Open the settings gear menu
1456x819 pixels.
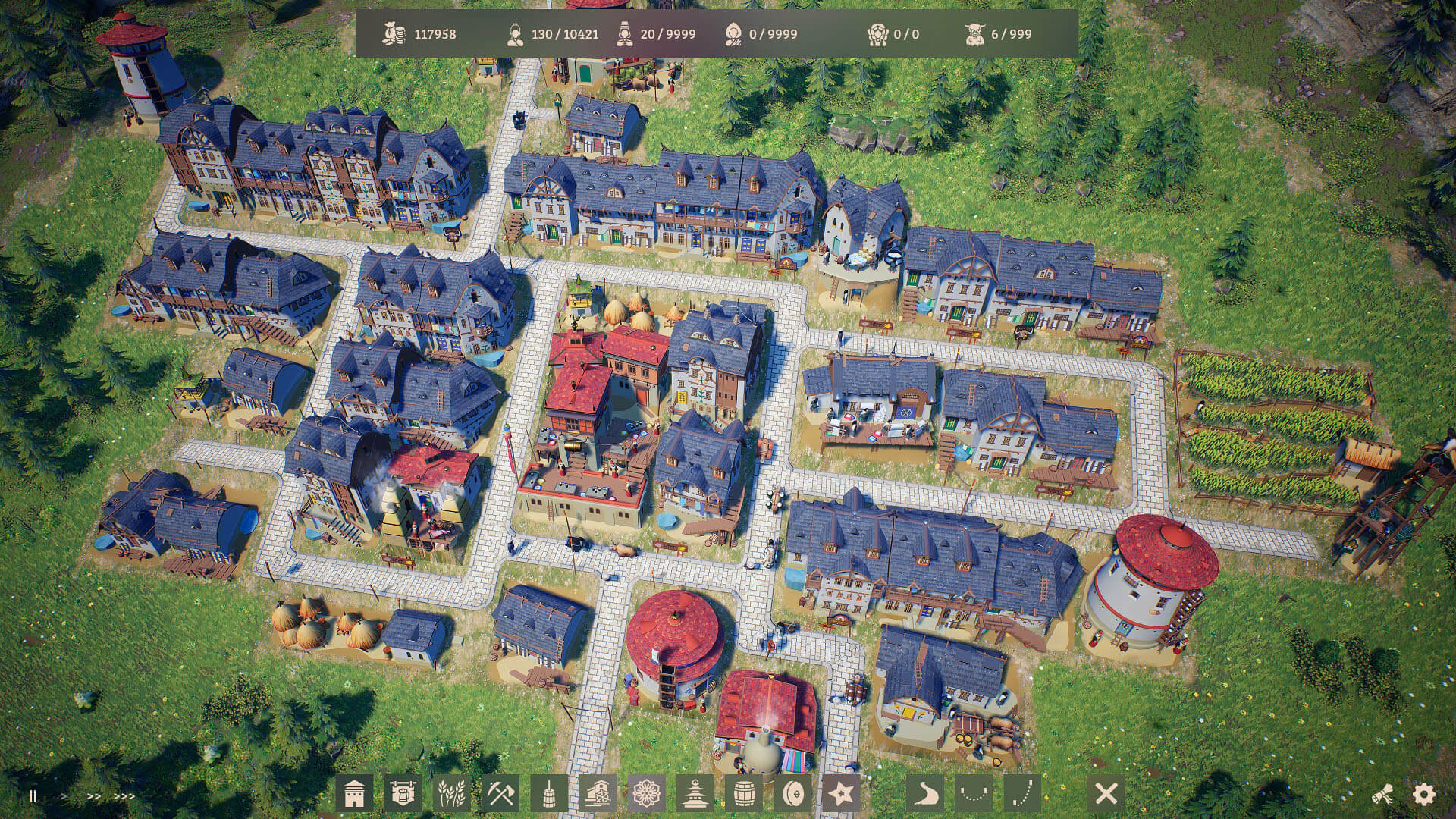(x=1424, y=795)
